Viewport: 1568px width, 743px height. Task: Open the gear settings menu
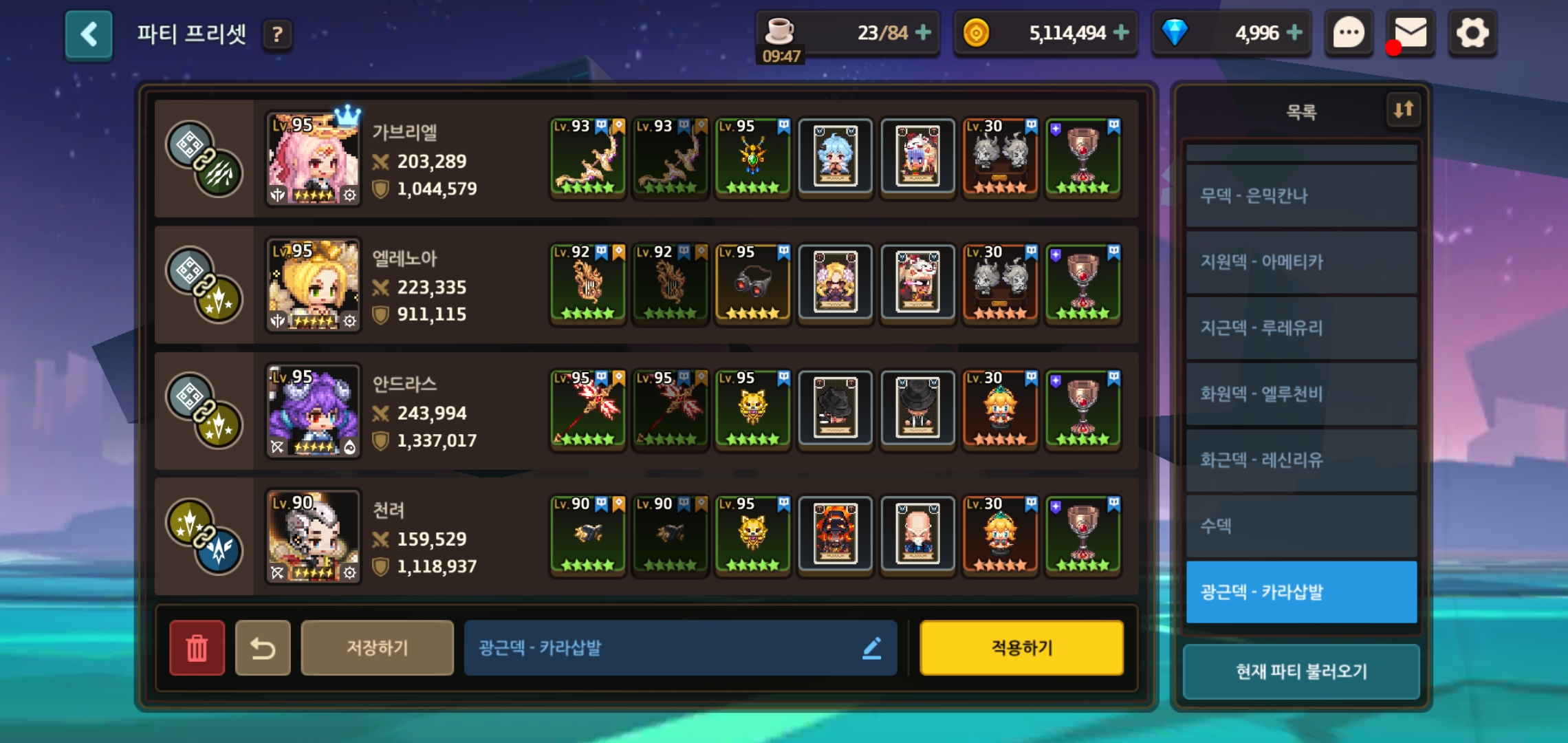coord(1472,33)
